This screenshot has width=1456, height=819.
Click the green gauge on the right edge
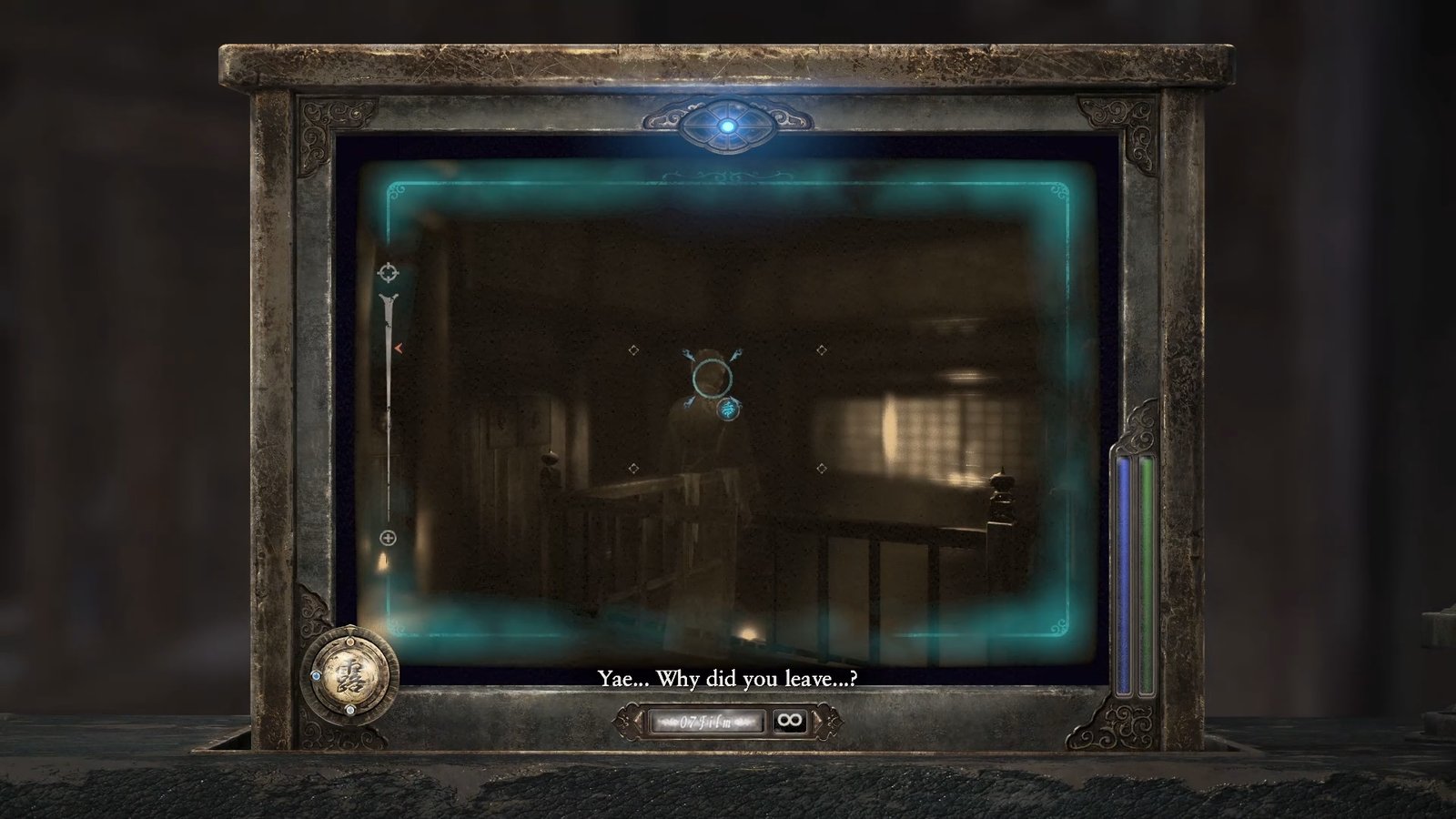(x=1147, y=573)
